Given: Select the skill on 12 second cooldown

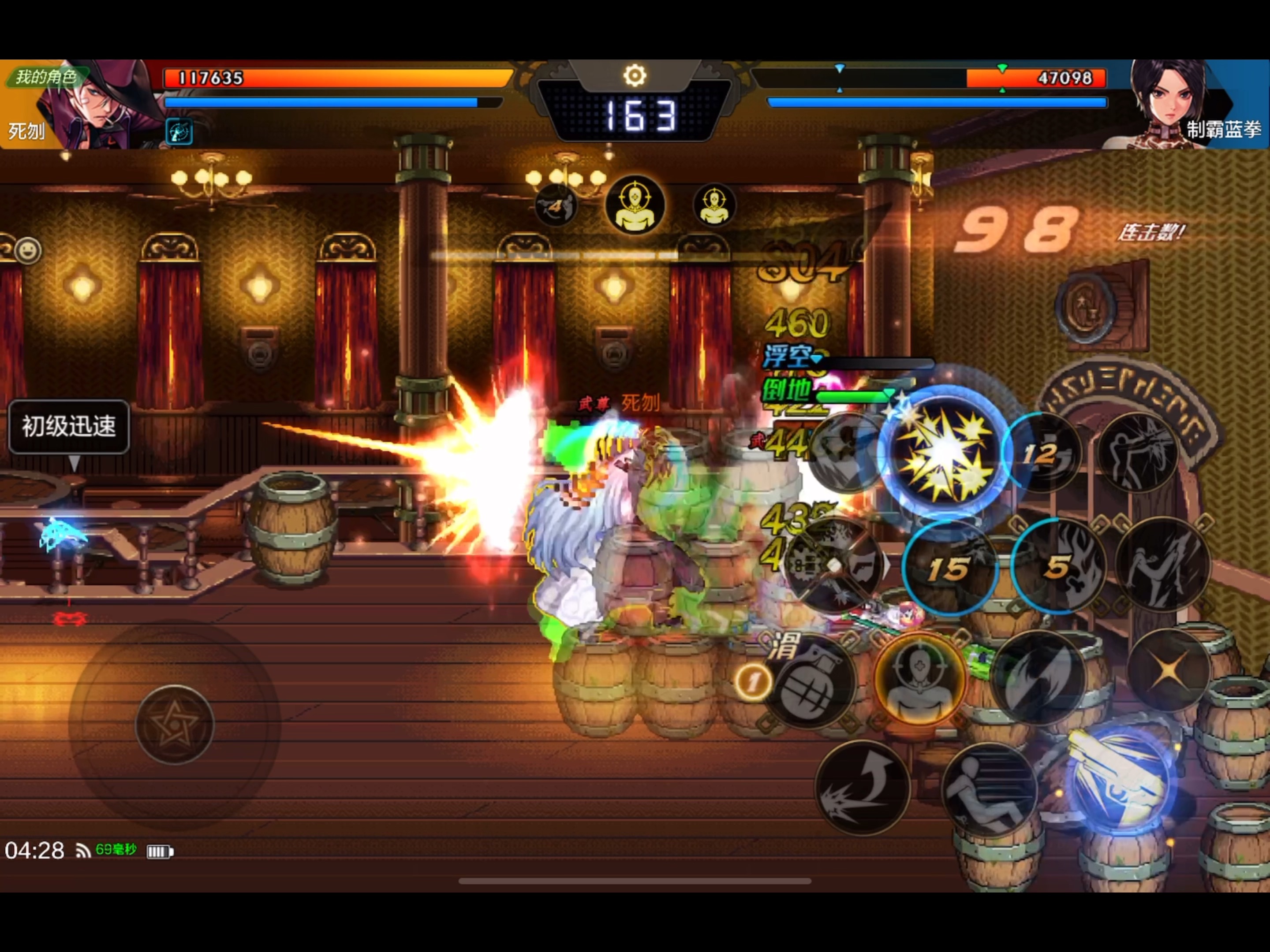Looking at the screenshot, I should [x=1042, y=454].
